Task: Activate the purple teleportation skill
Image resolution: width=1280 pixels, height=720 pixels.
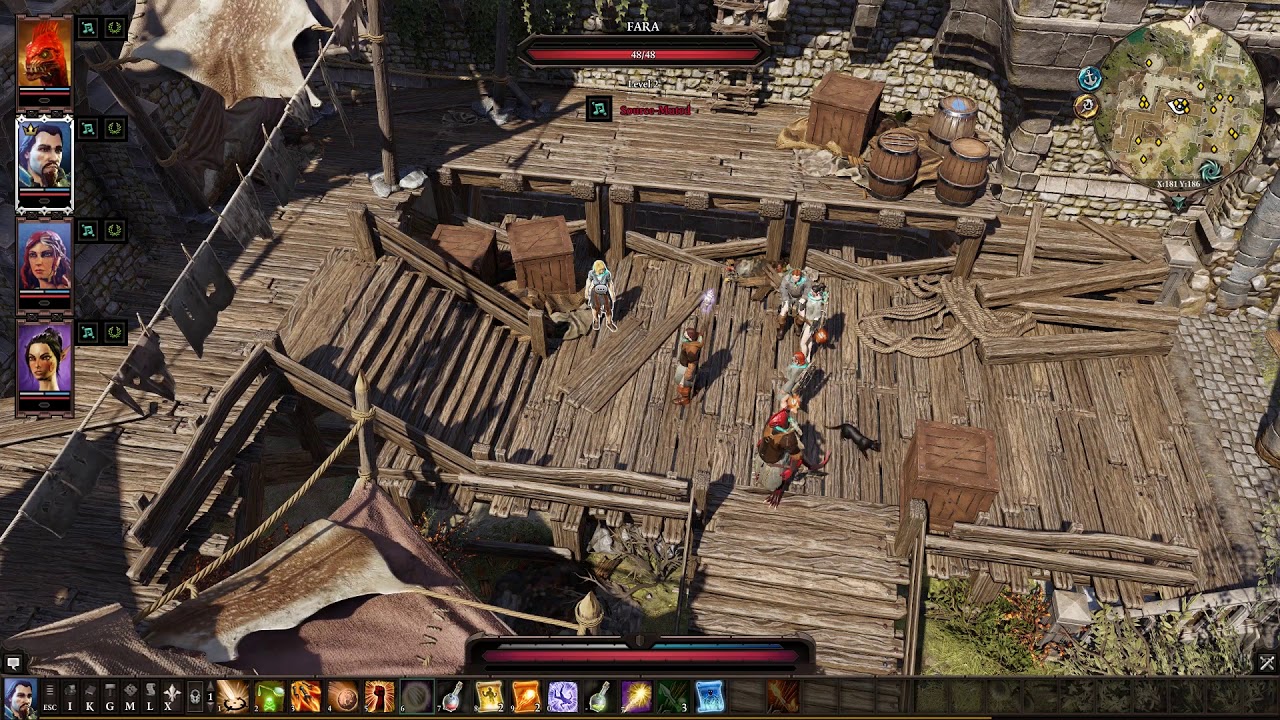Action: pyautogui.click(x=563, y=696)
